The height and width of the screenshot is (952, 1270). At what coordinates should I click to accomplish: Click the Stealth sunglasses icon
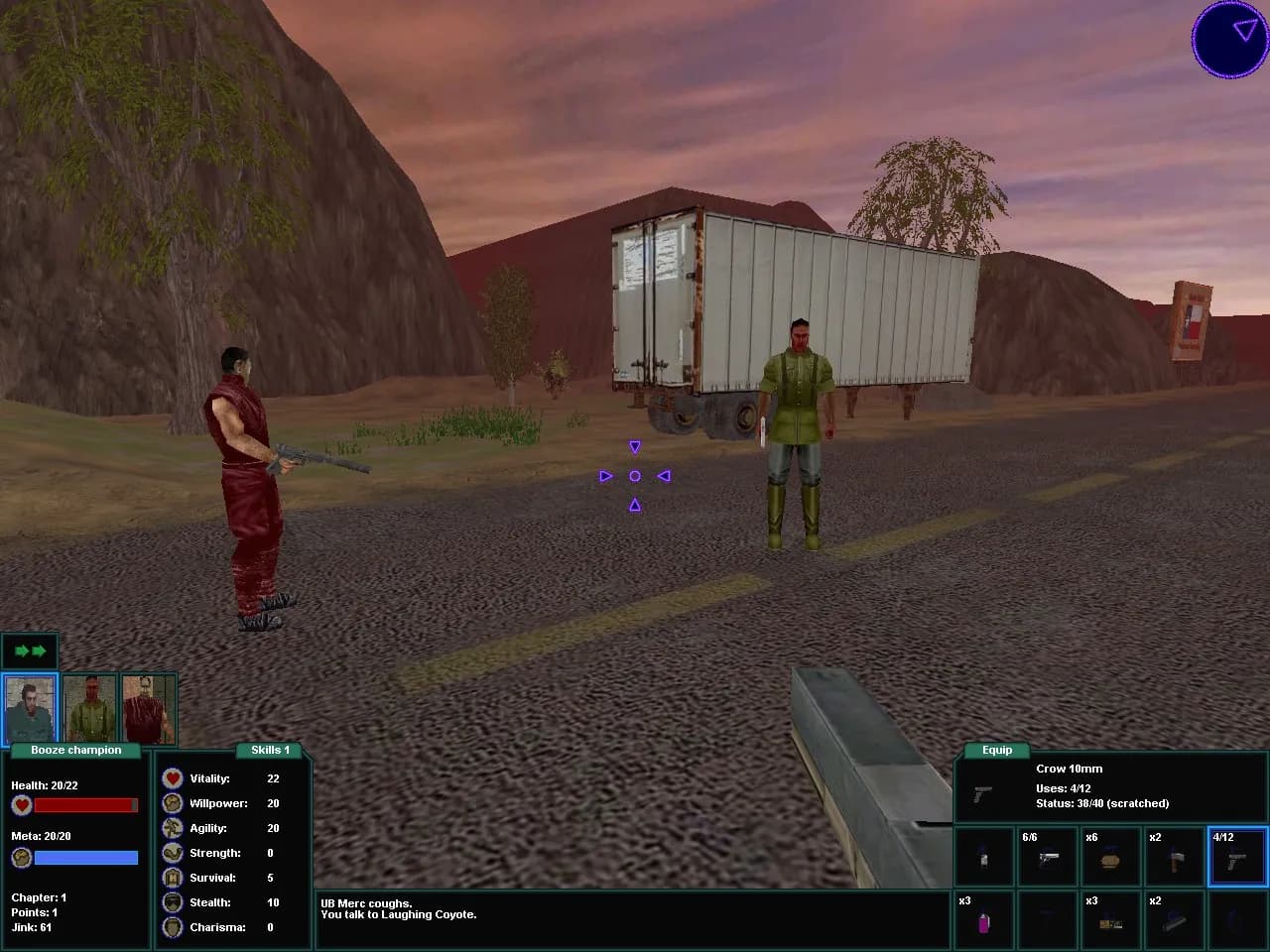pos(172,902)
